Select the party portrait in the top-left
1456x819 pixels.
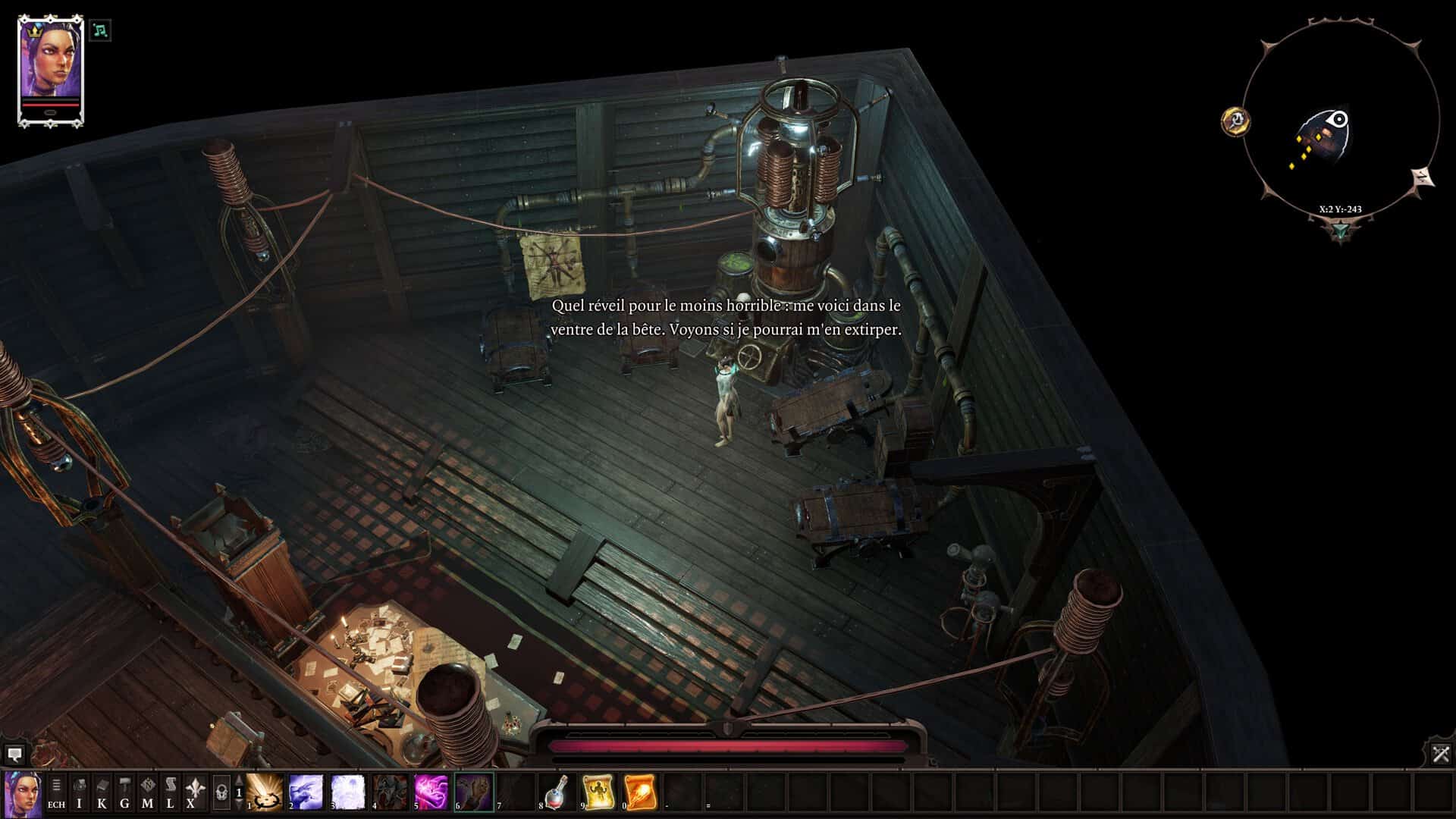point(50,70)
